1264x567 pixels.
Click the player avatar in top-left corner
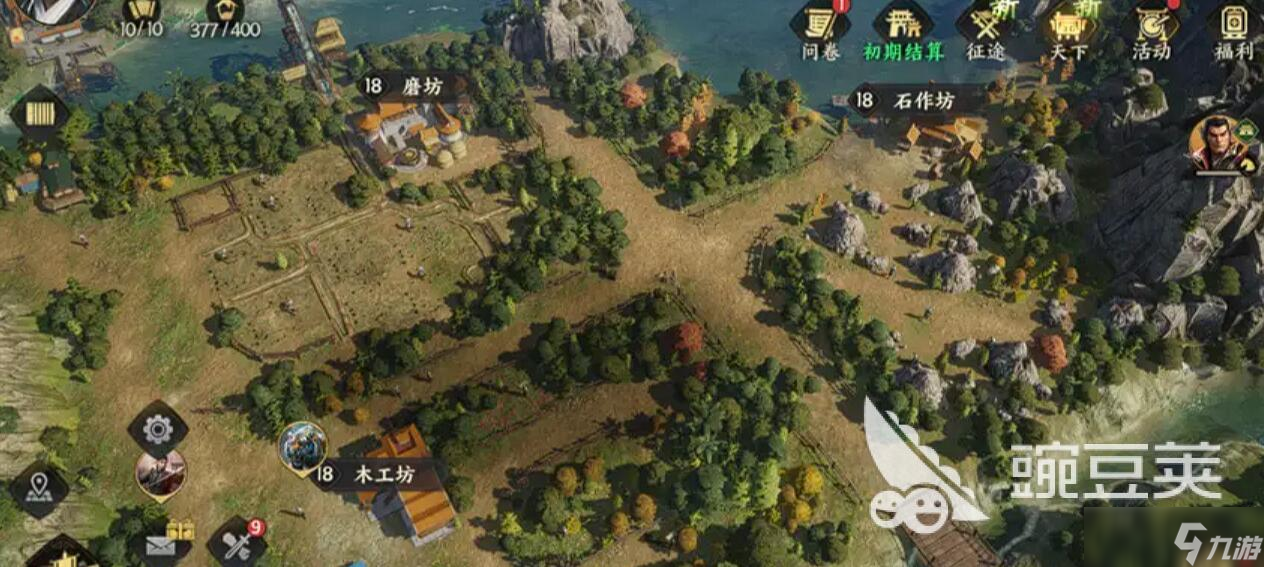pyautogui.click(x=45, y=8)
